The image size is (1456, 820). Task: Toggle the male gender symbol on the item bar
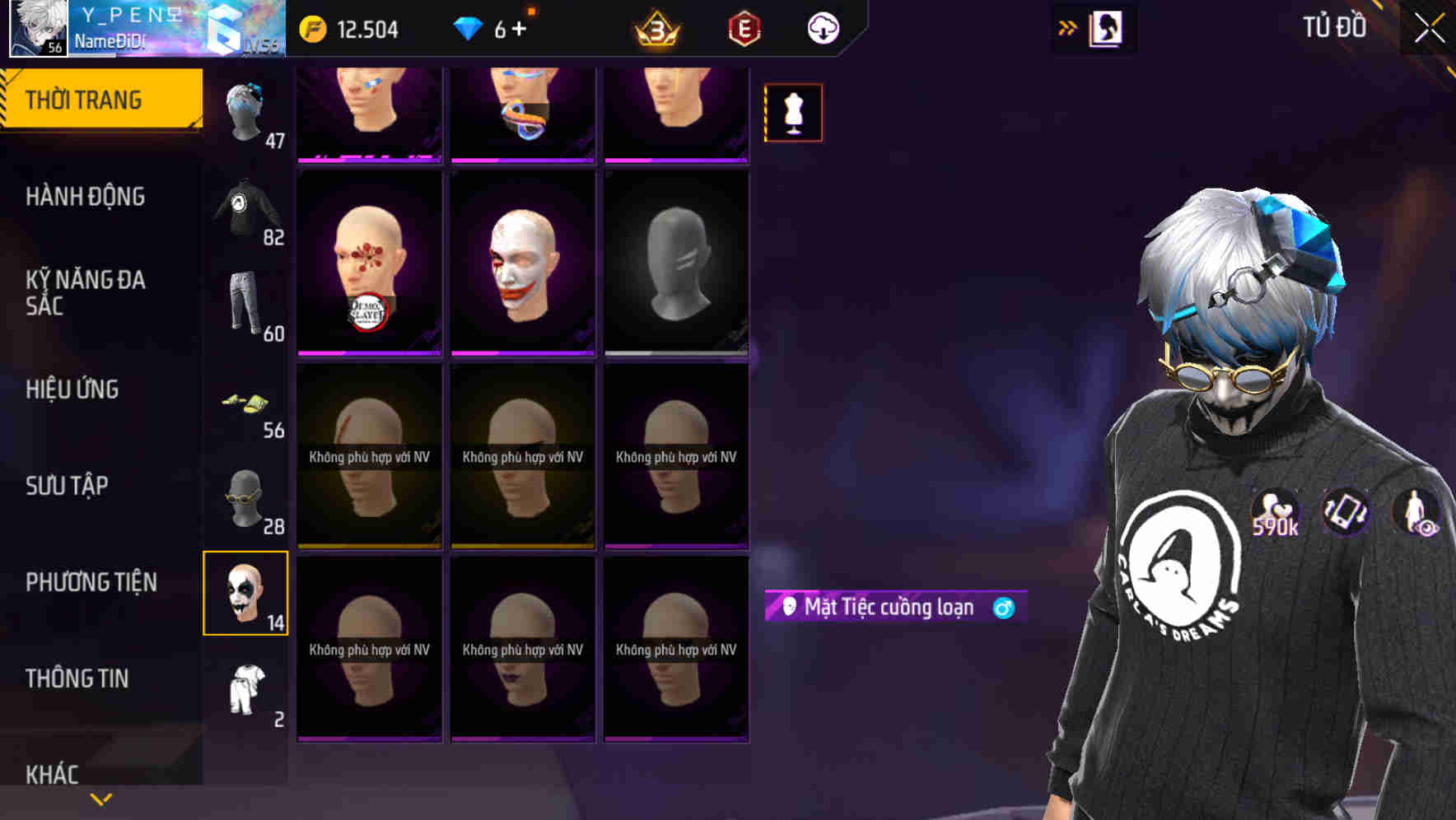pos(1005,607)
